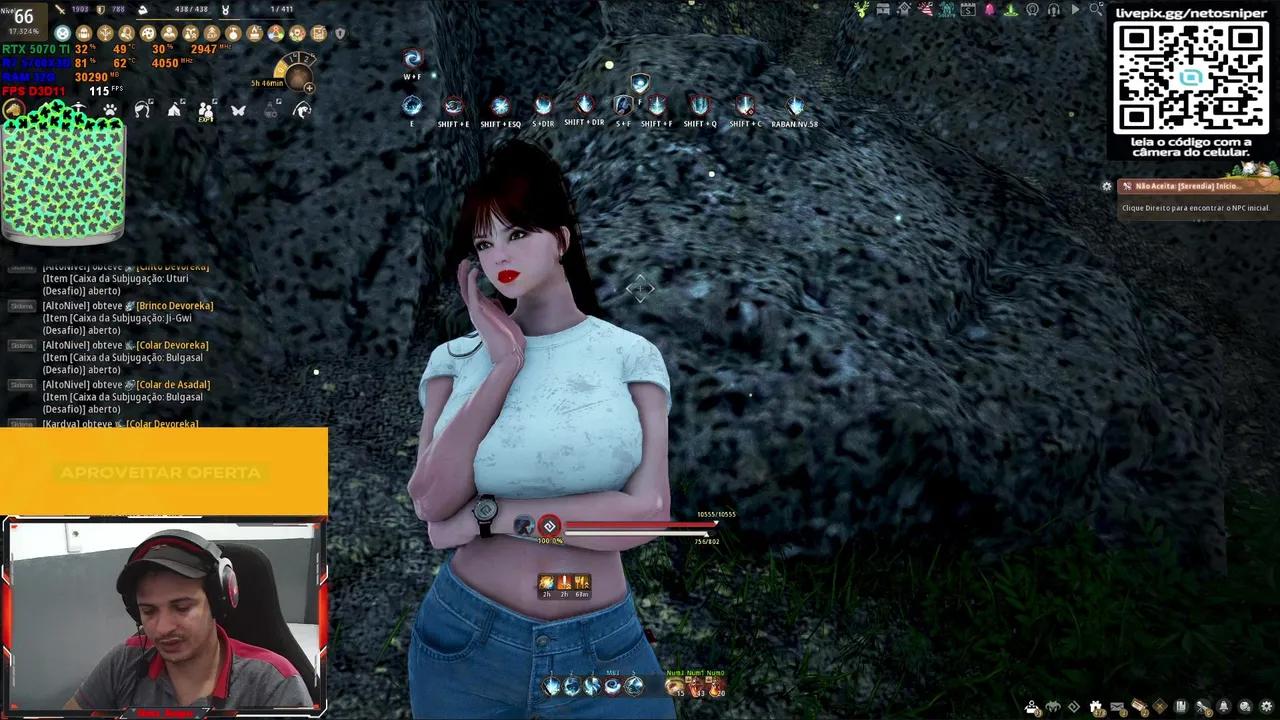Click the magnifier search icon in top toolbar
The image size is (1280, 720).
click(1096, 9)
